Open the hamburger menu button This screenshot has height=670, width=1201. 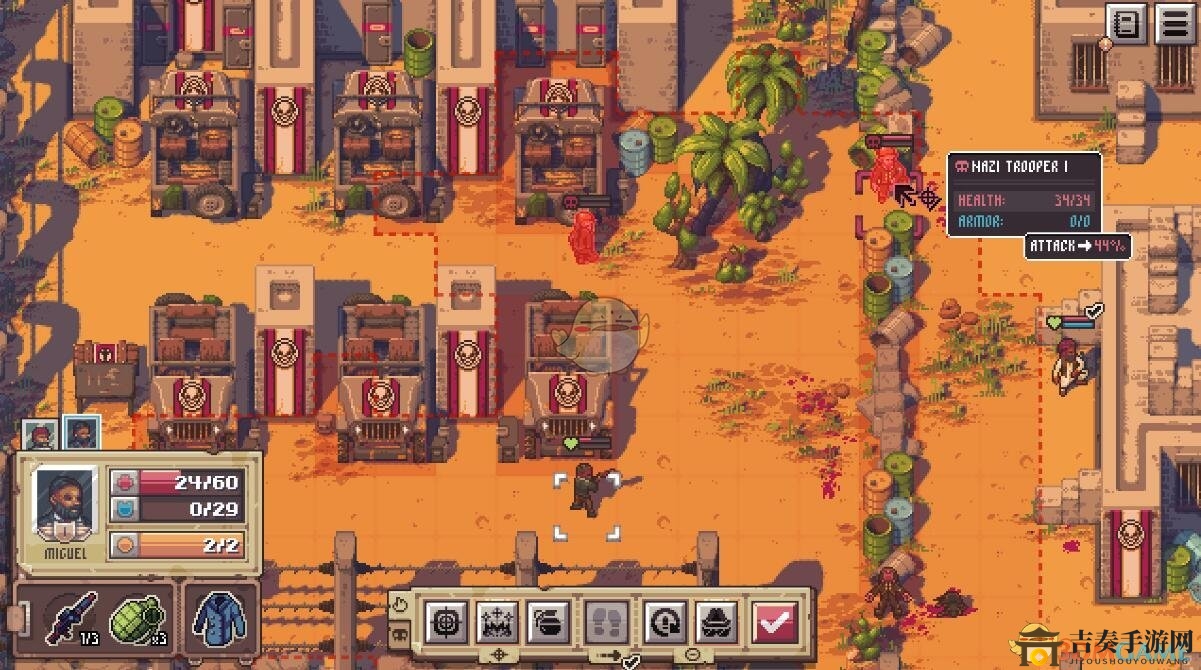(x=1174, y=23)
